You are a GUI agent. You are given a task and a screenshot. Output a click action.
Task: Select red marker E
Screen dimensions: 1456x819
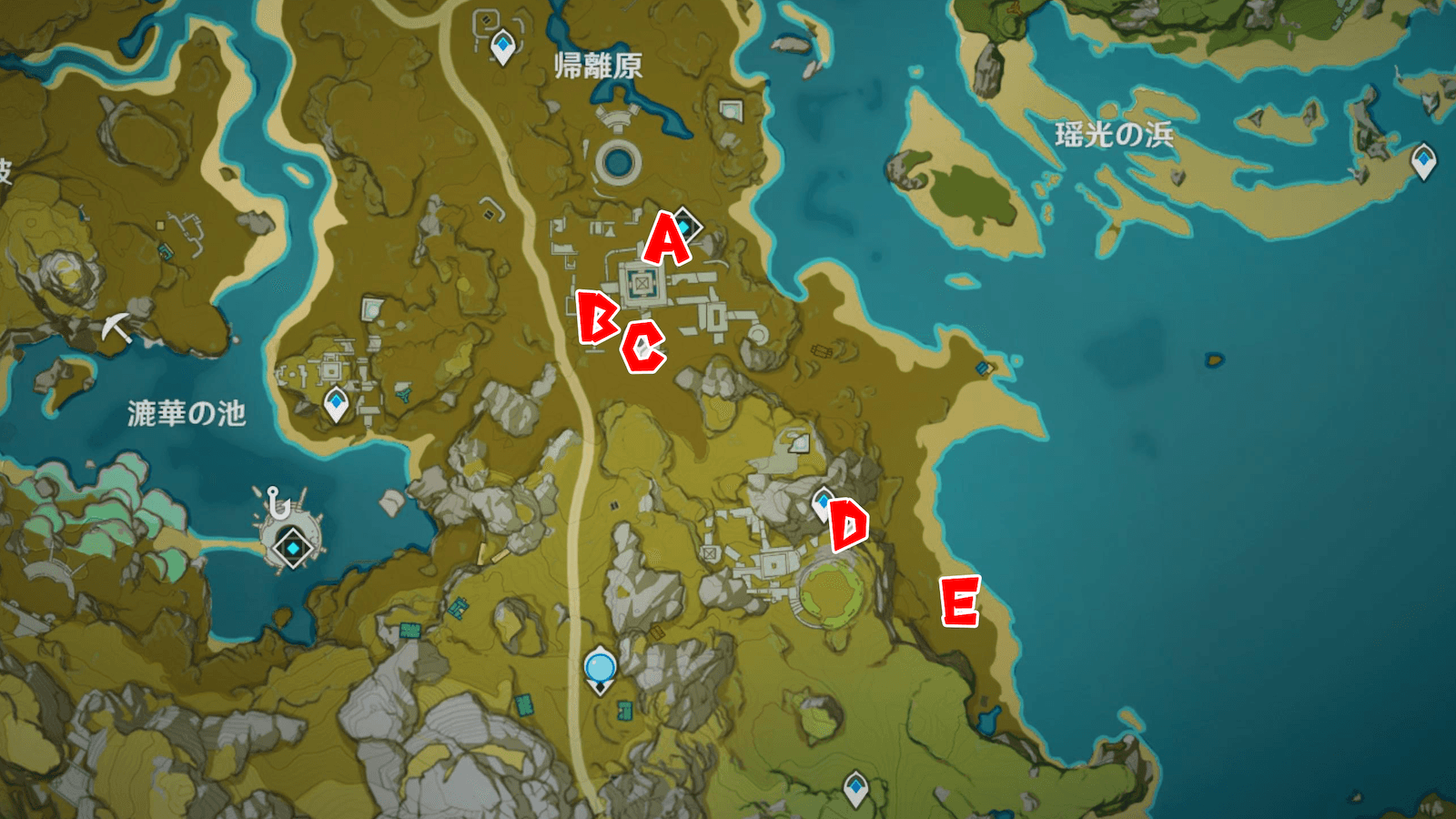[x=960, y=602]
